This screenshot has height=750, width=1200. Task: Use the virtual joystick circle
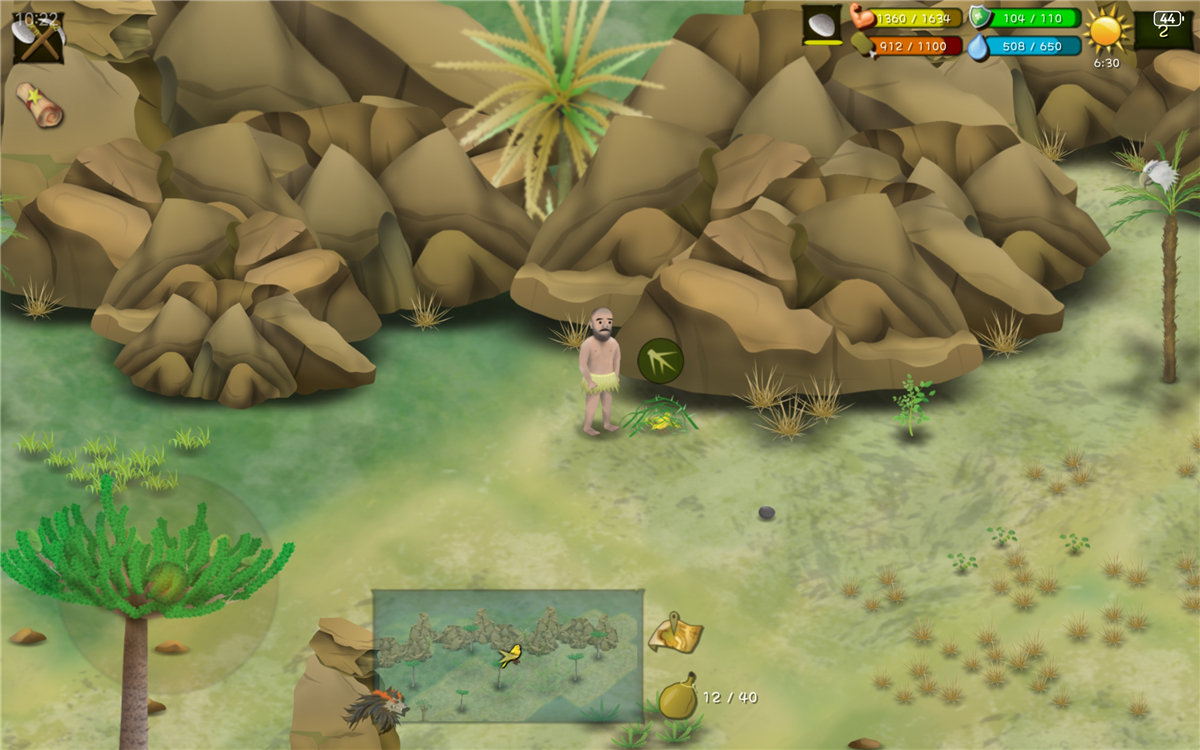pos(167,583)
